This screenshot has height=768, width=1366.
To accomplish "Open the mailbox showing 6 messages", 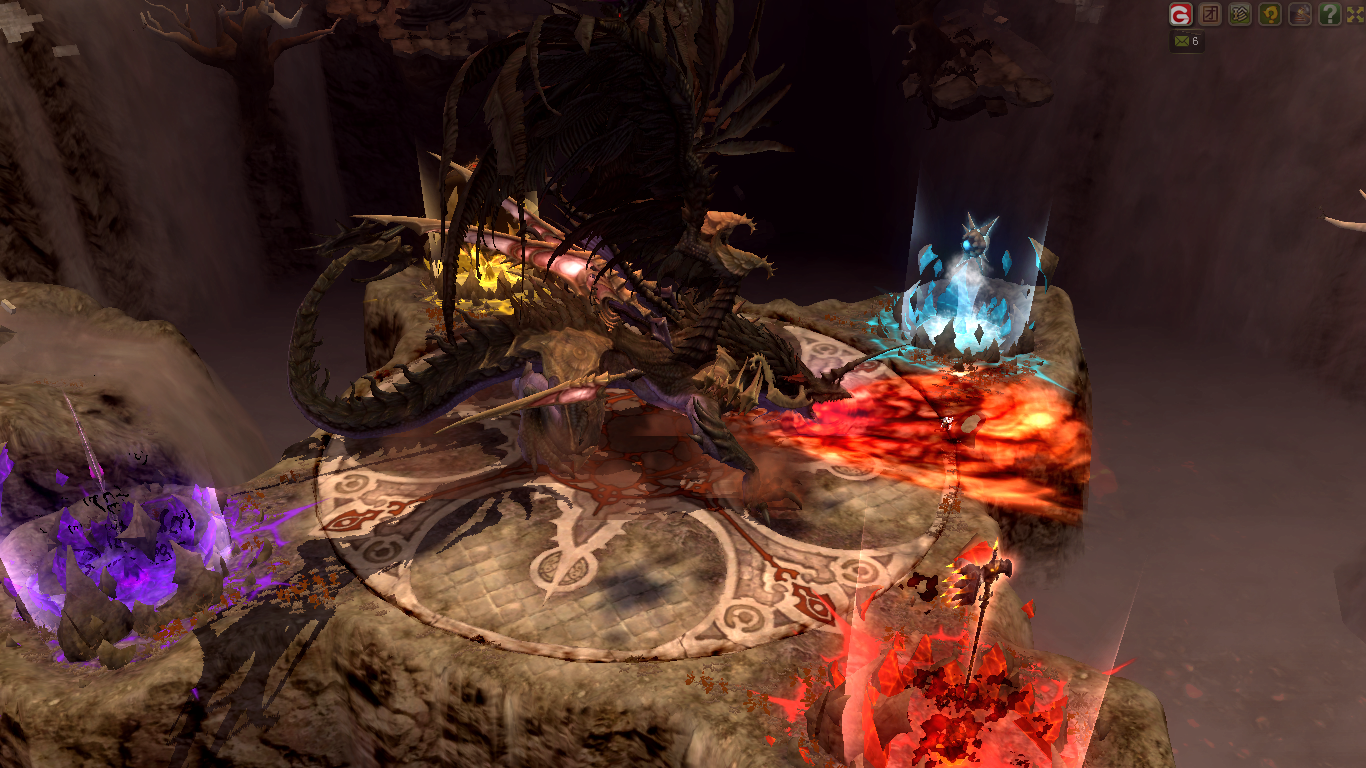I will pyautogui.click(x=1187, y=42).
